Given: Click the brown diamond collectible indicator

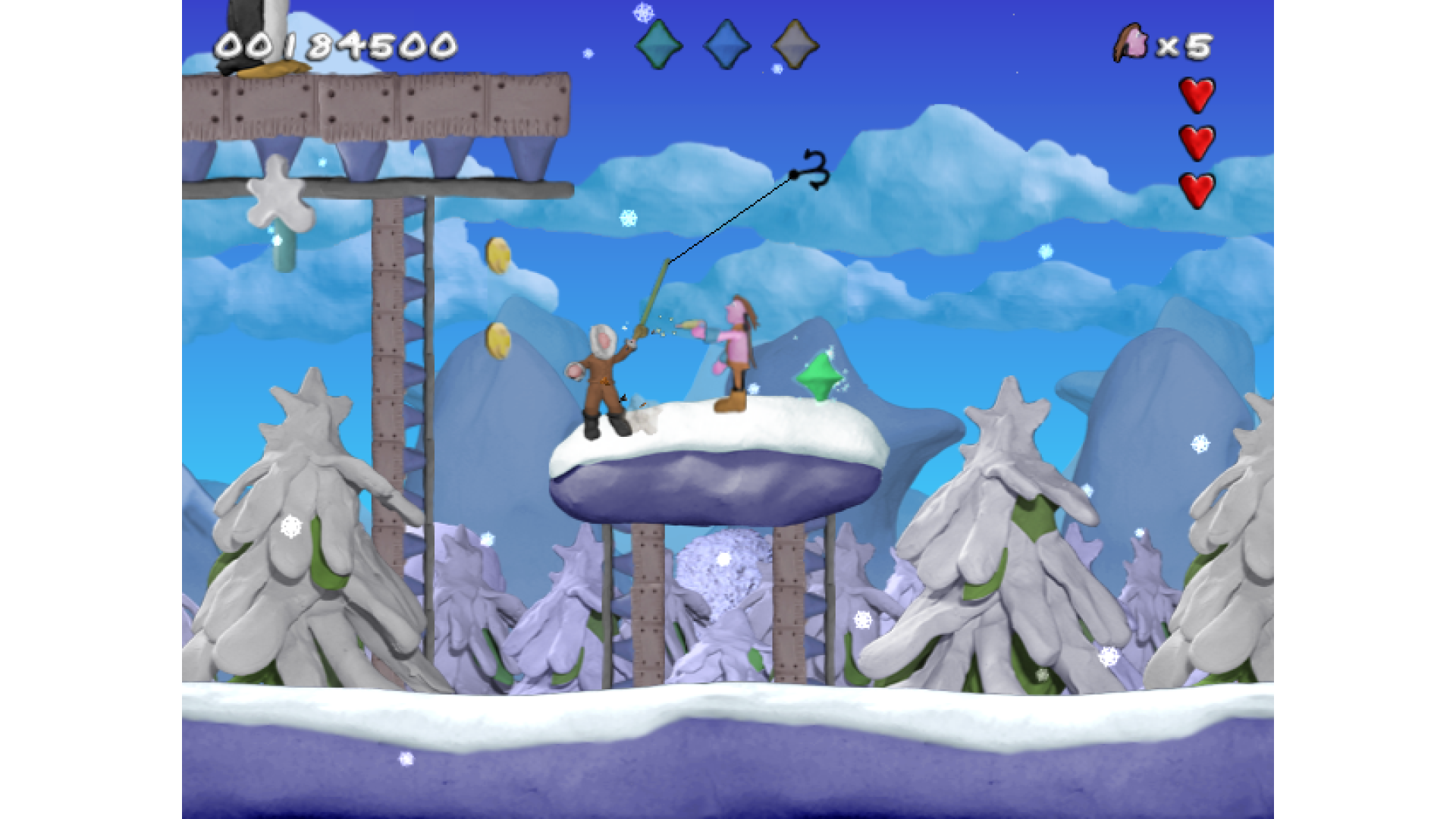Looking at the screenshot, I should tap(795, 45).
